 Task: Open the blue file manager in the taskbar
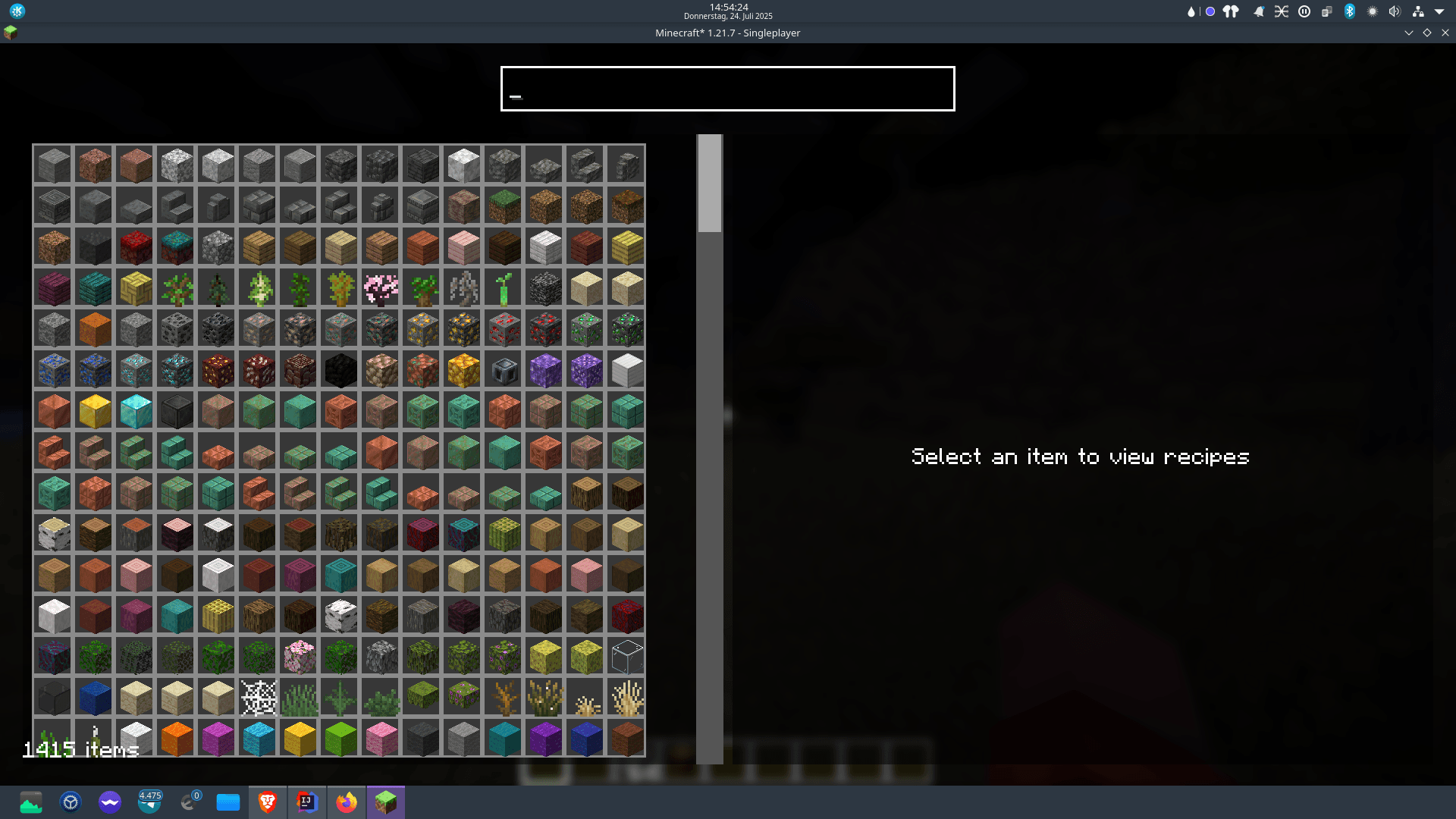228,802
